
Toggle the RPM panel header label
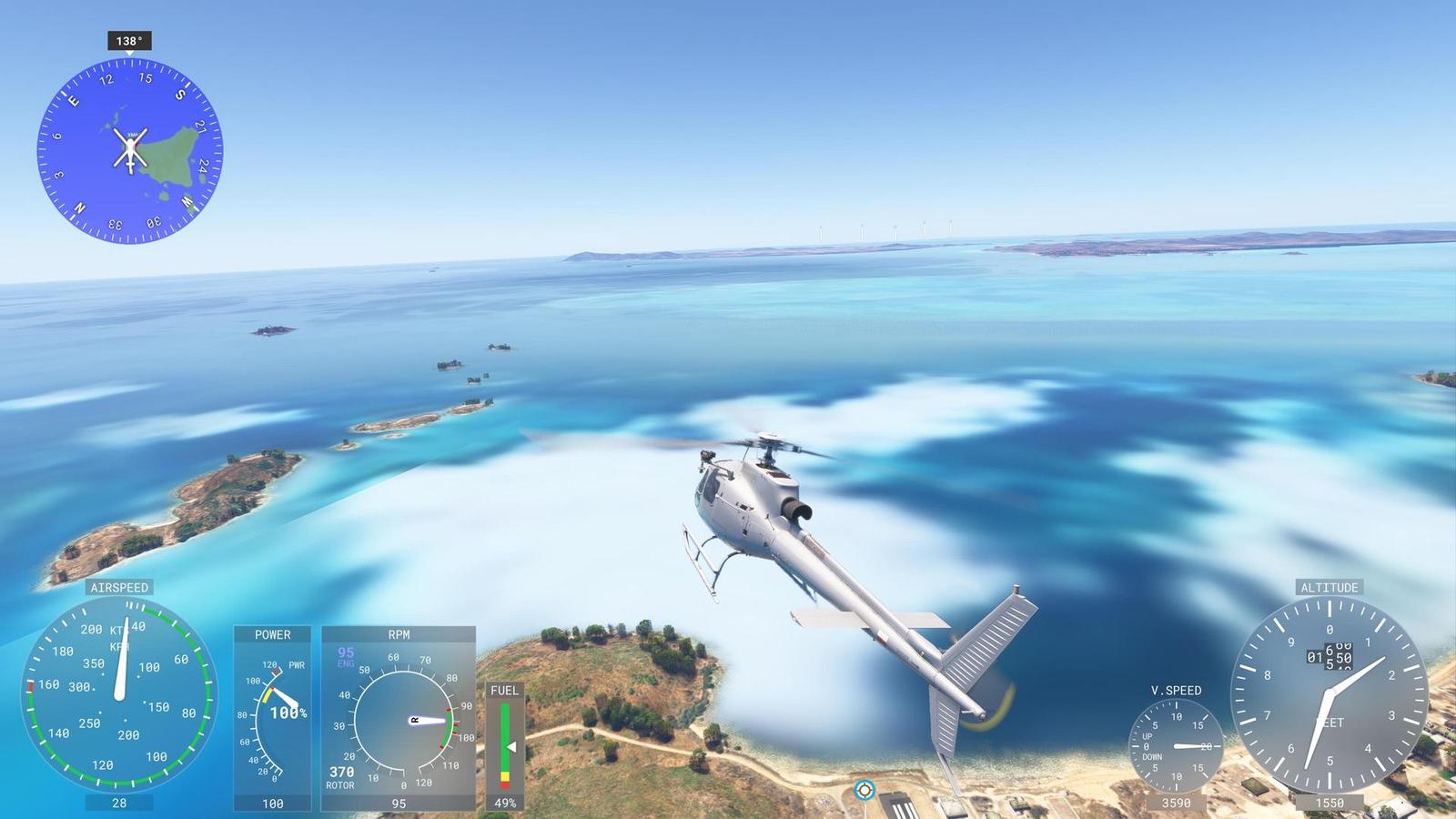click(x=398, y=634)
